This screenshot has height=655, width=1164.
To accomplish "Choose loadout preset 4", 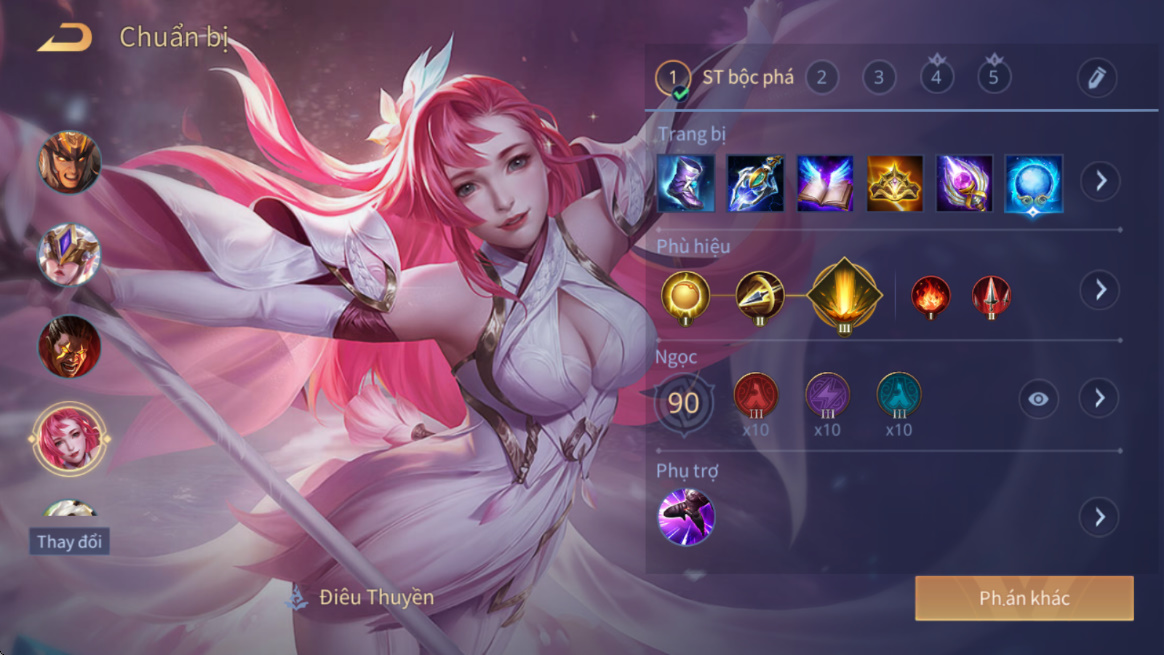I will pyautogui.click(x=937, y=77).
